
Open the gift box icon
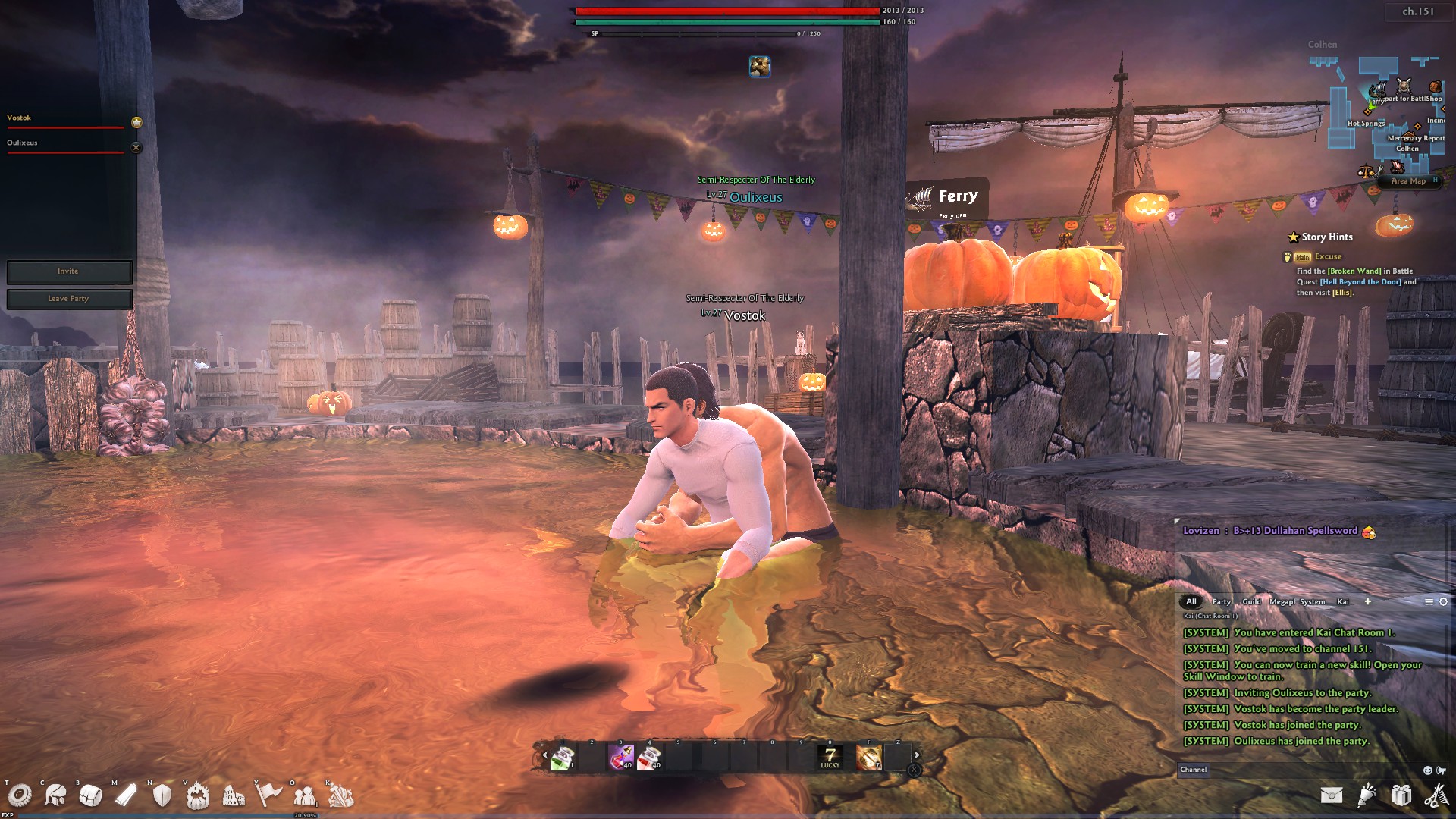[x=1400, y=796]
